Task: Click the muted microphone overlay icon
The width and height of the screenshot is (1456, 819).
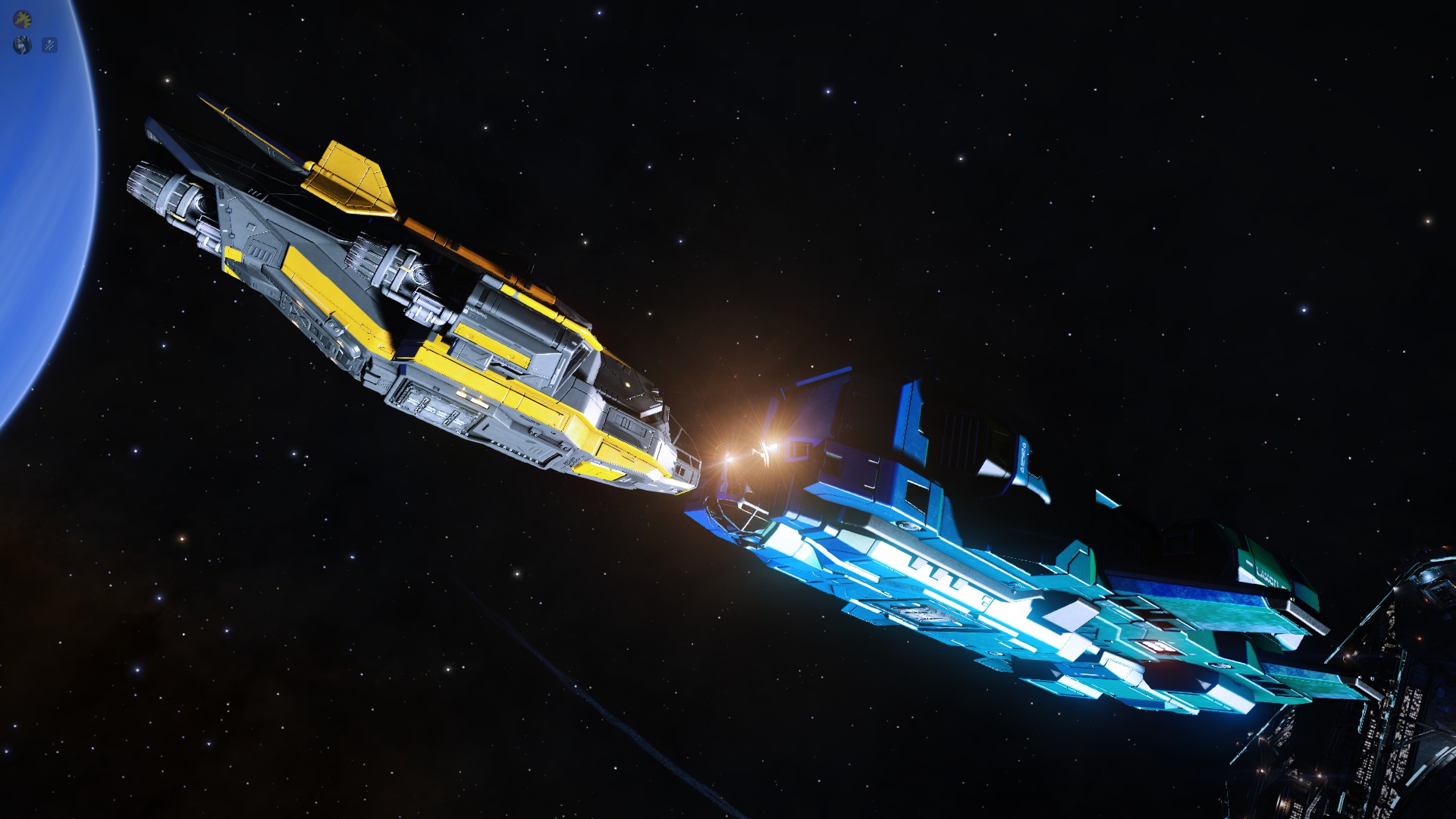Action: (x=49, y=45)
